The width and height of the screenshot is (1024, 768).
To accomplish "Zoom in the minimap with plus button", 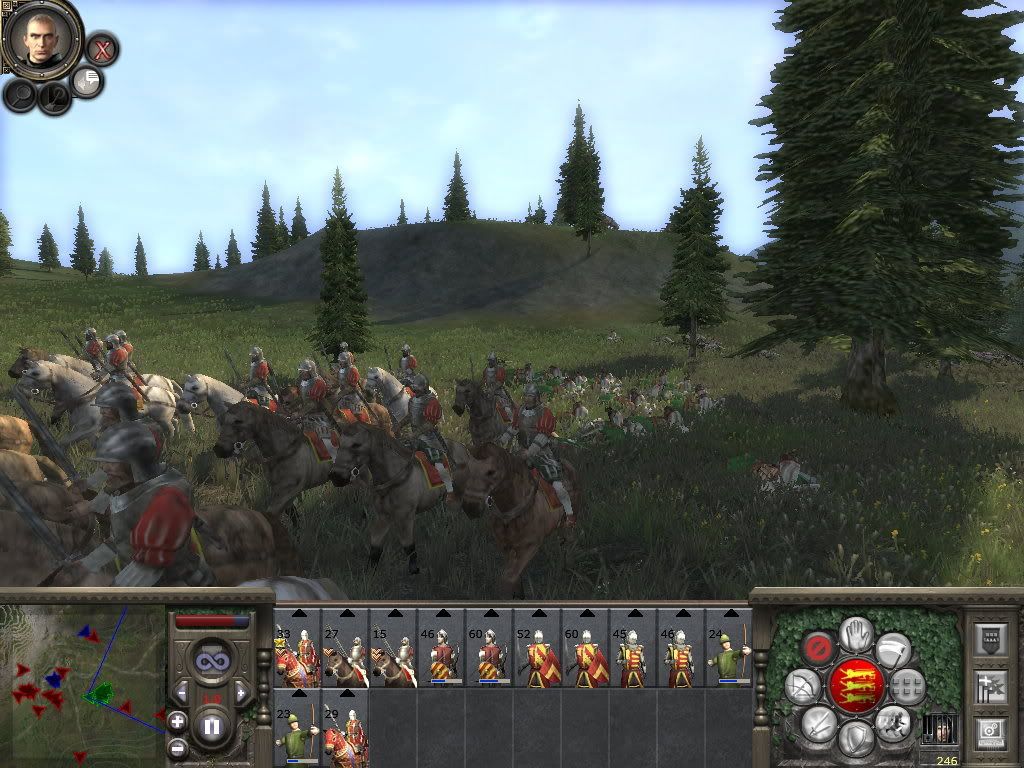I will click(177, 720).
